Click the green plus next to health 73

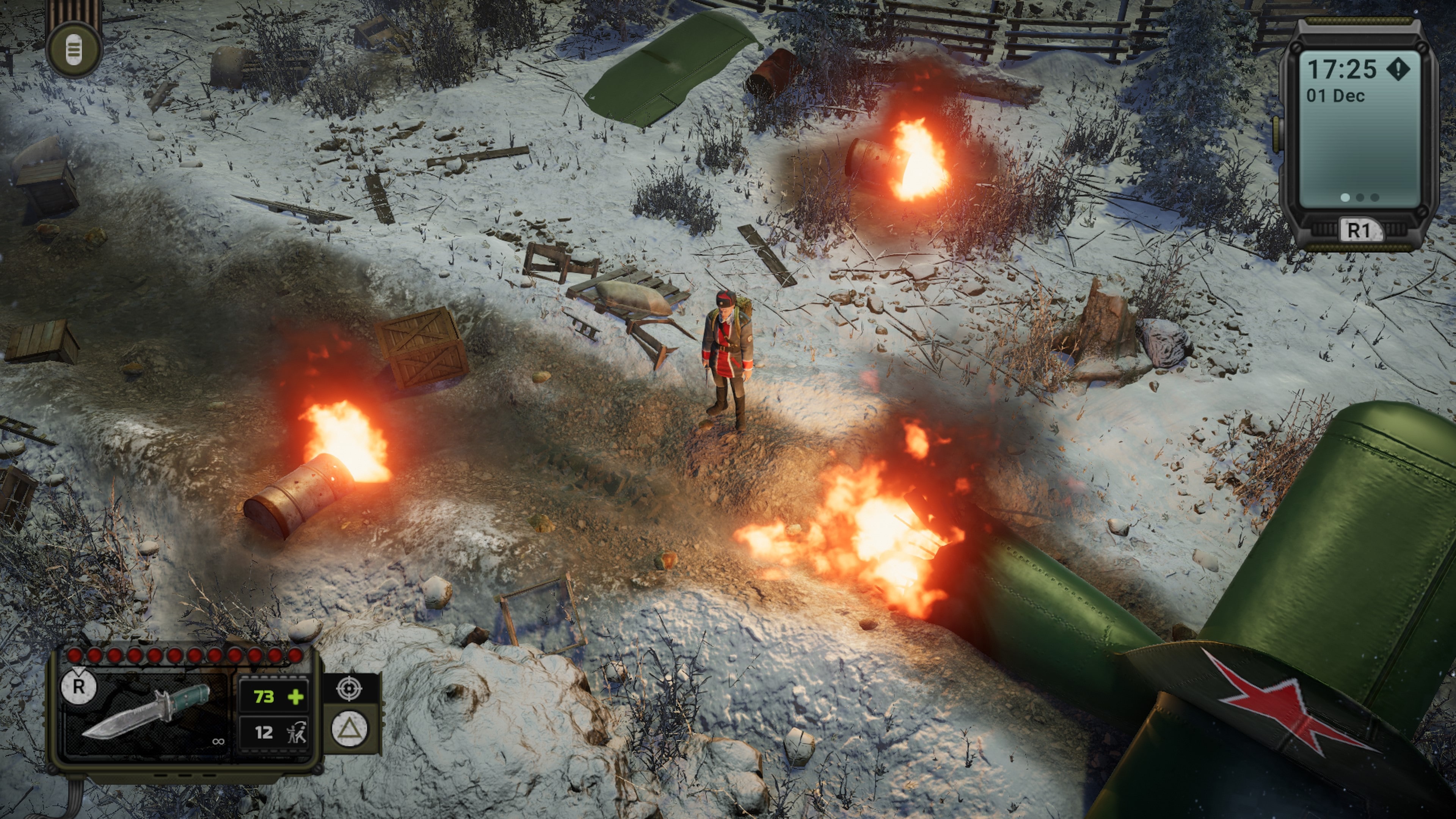[x=295, y=698]
